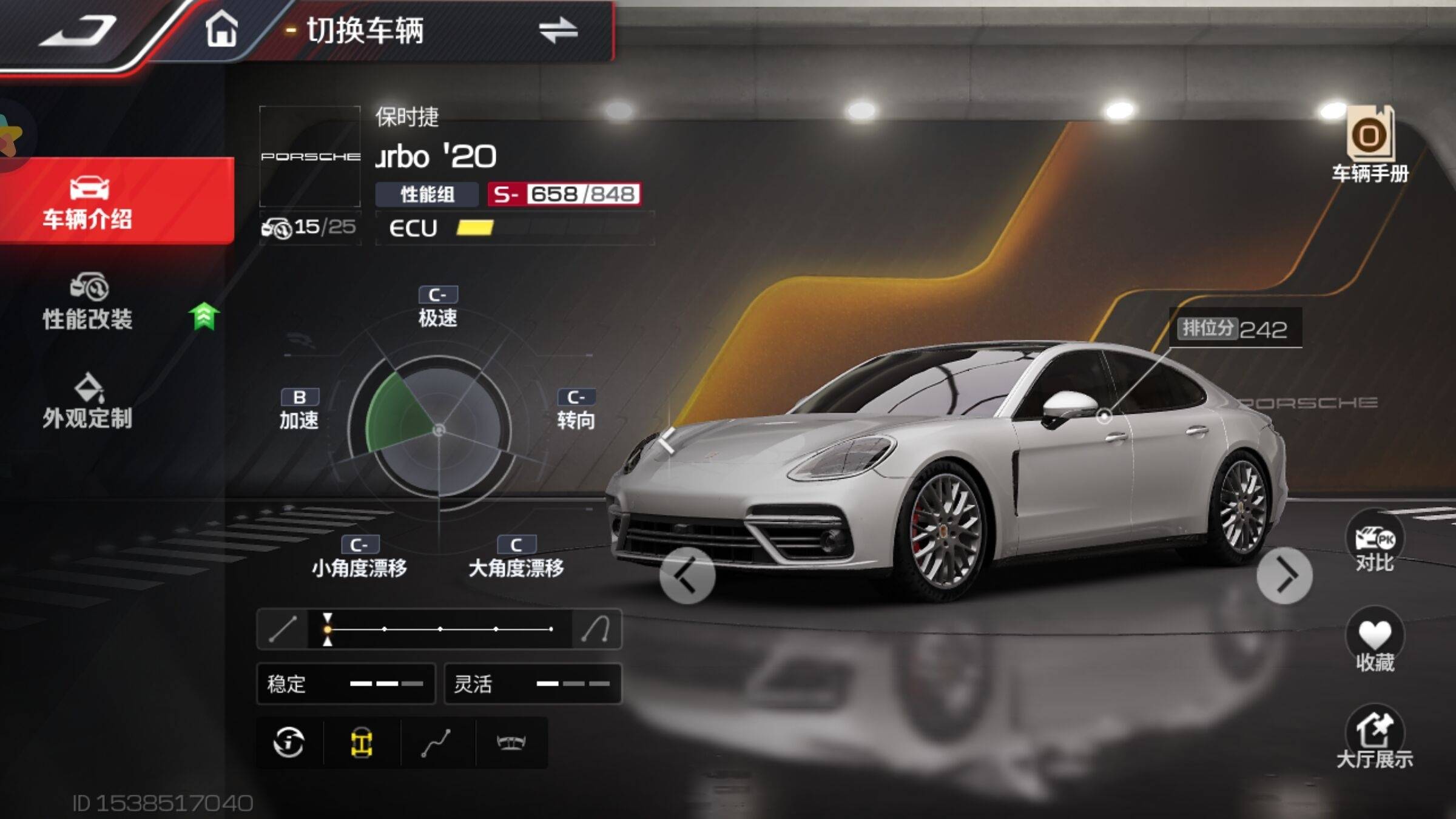The height and width of the screenshot is (819, 1456).
Task: Select the yellow car chassis icon
Action: pyautogui.click(x=362, y=743)
